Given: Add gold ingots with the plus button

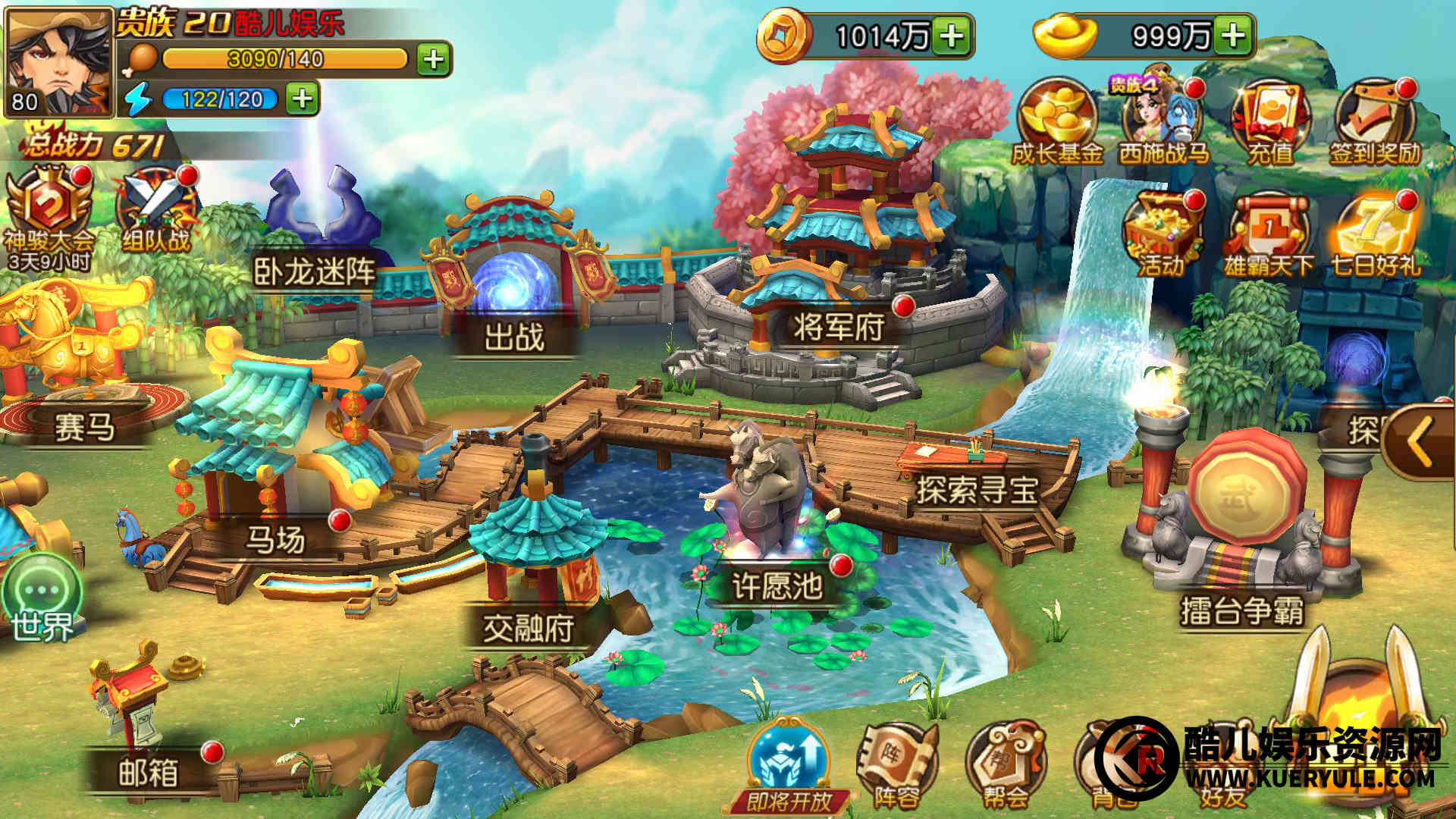Looking at the screenshot, I should [1234, 36].
